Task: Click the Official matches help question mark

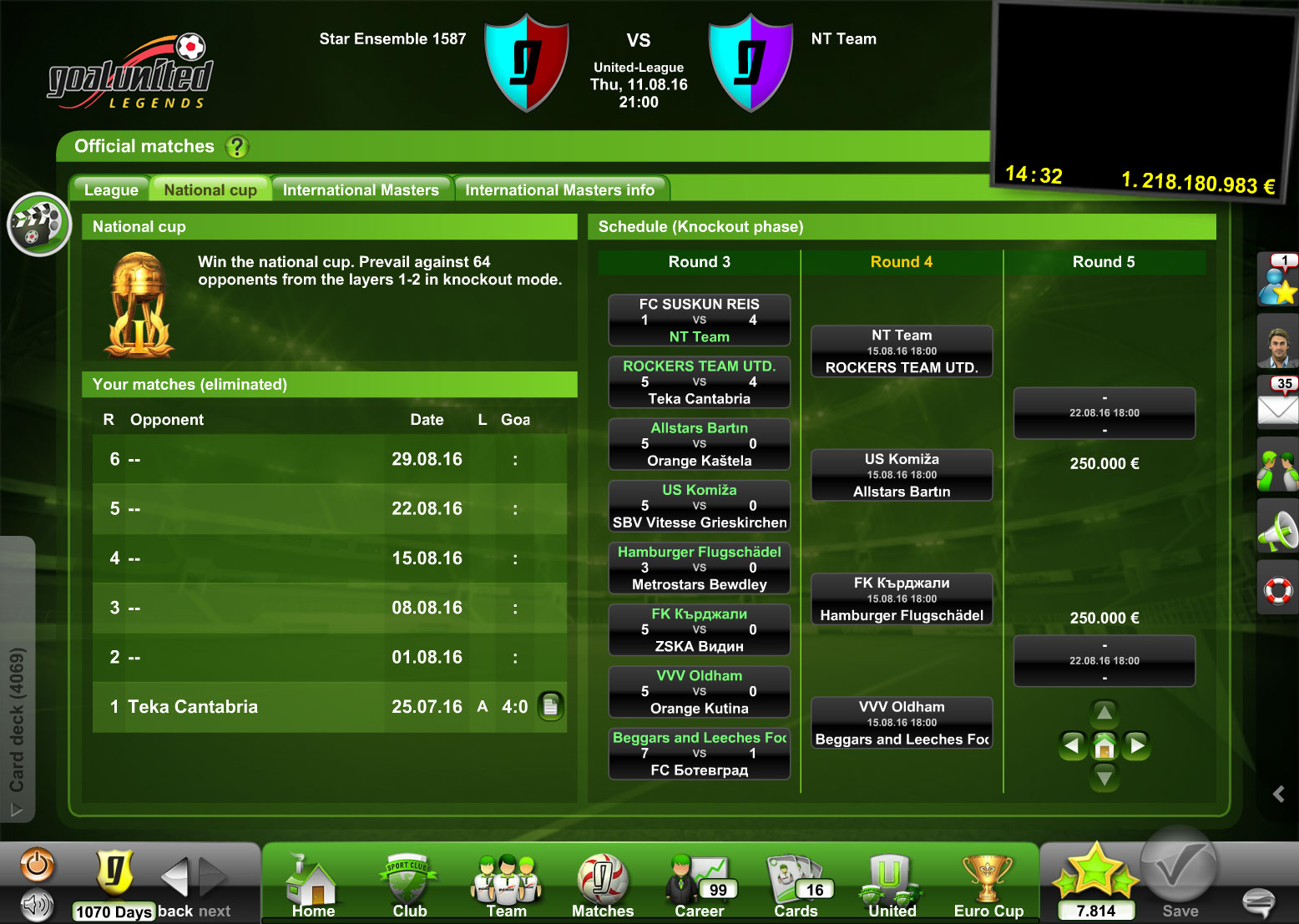Action: tap(237, 147)
